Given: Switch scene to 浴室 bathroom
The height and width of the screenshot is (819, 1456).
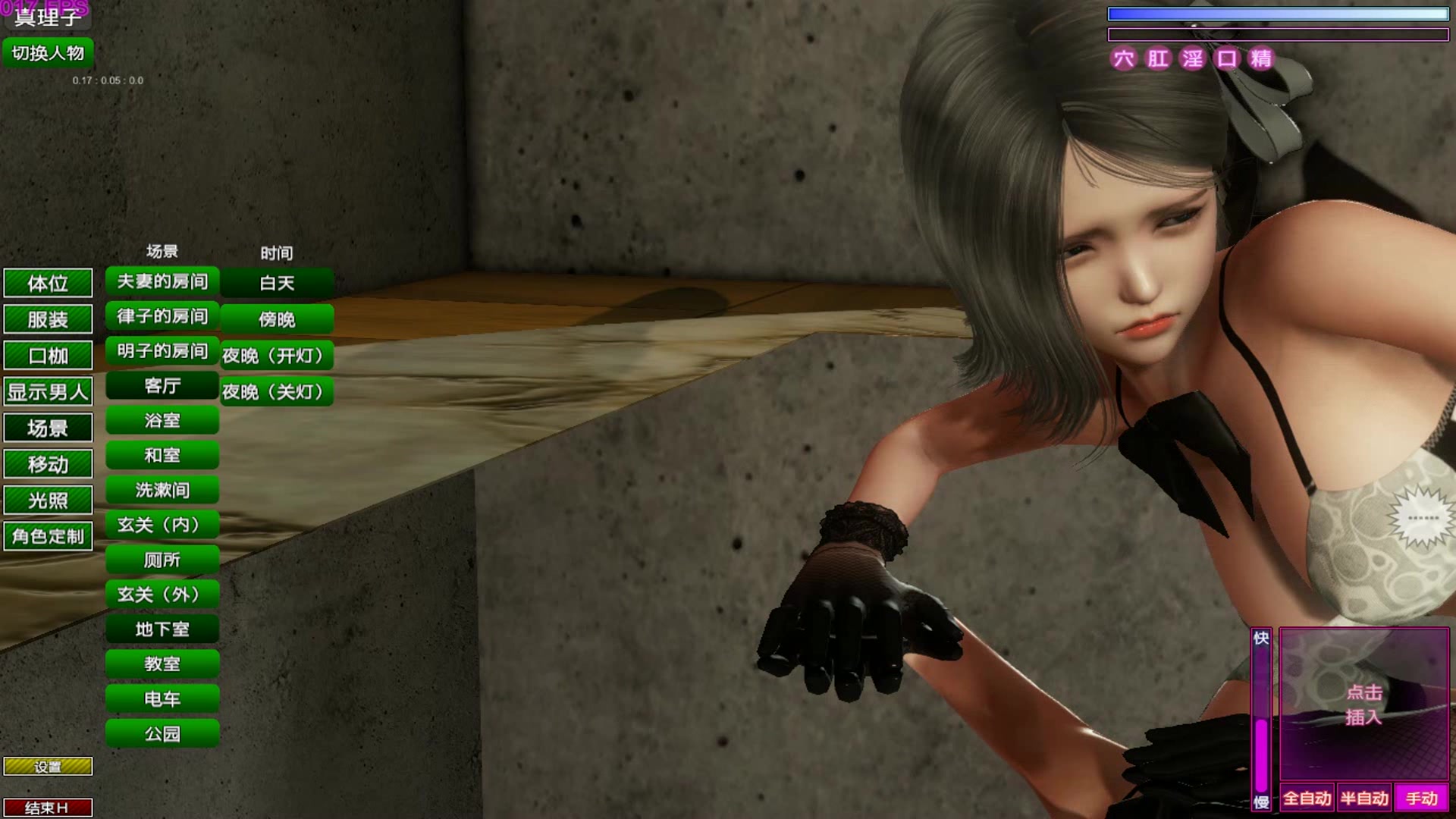Looking at the screenshot, I should point(162,421).
